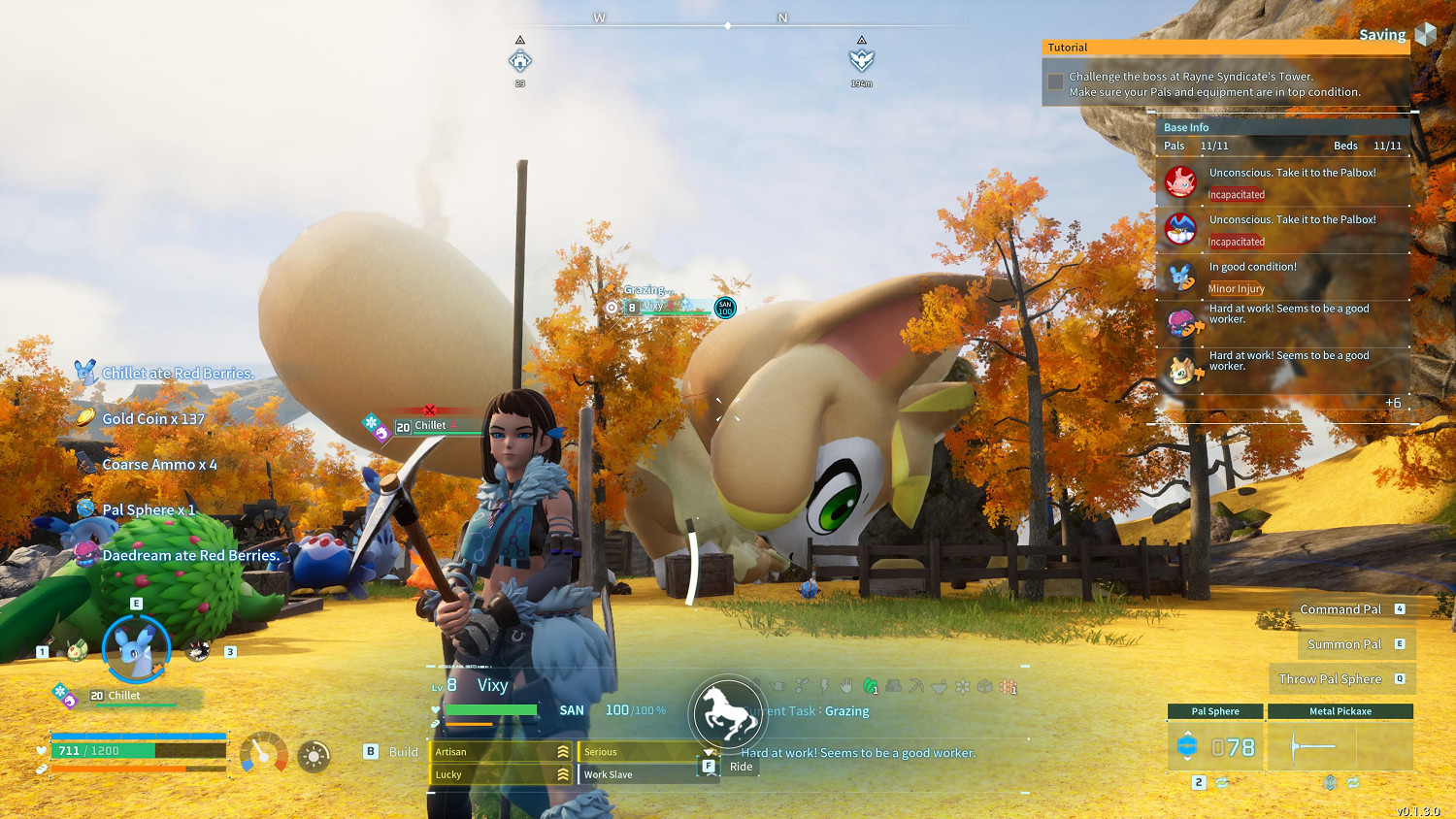Click the Work Slave passive skill
Viewport: 1456px width, 819px height.
(638, 774)
